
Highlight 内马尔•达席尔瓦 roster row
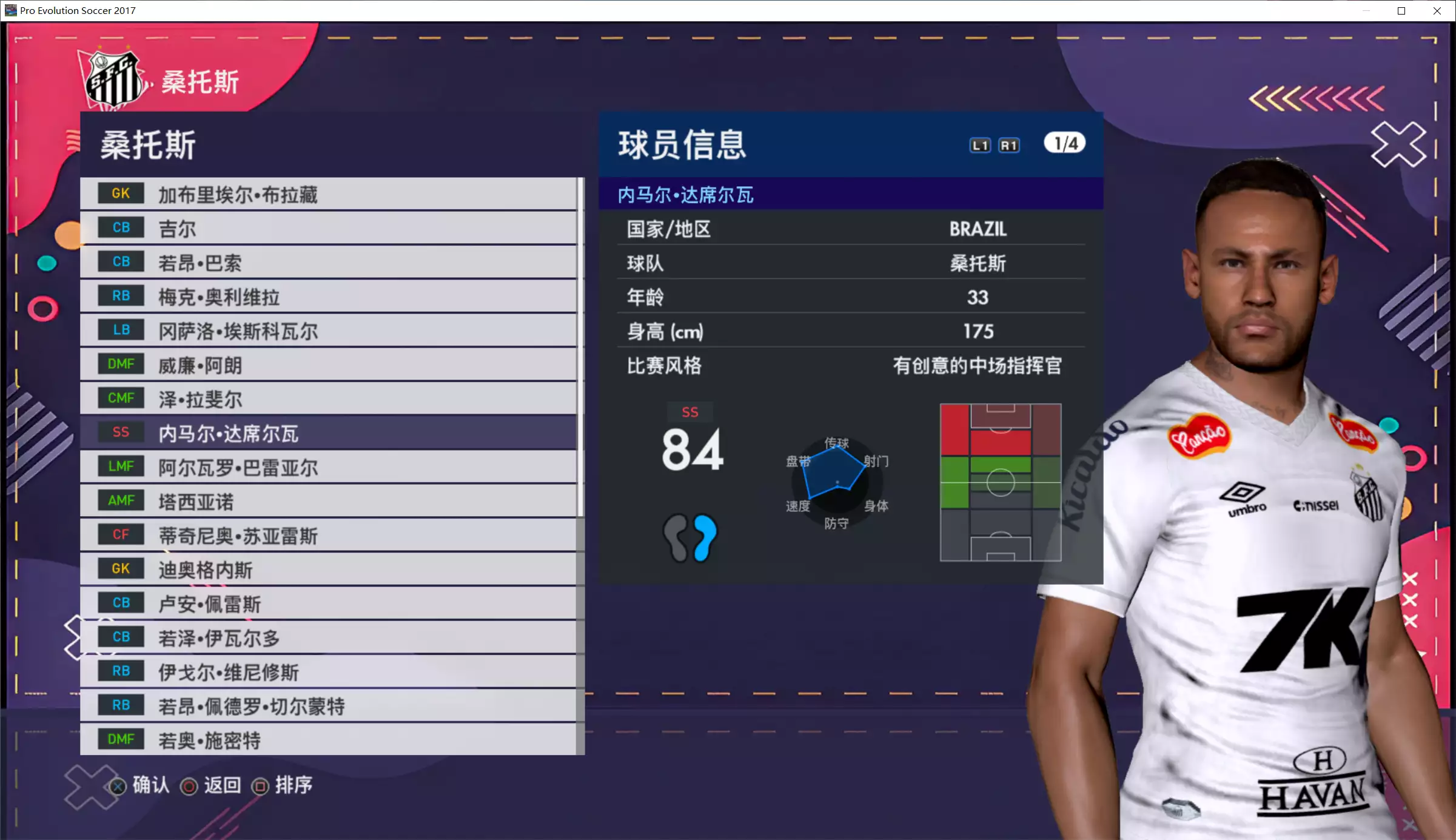click(327, 432)
